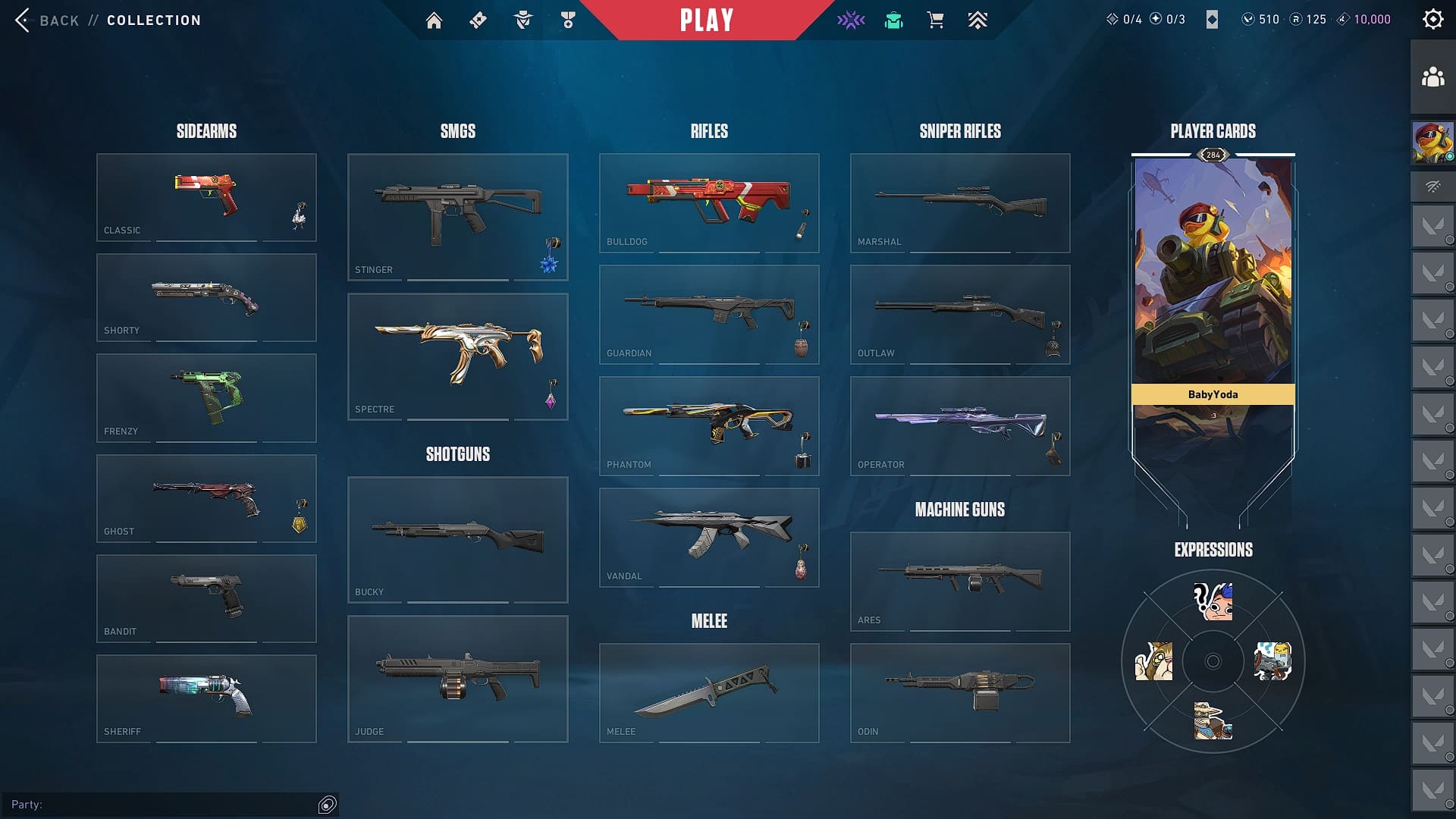Viewport: 1456px width, 819px height.
Task: Choose the Vandal rifle slot
Action: [x=709, y=537]
